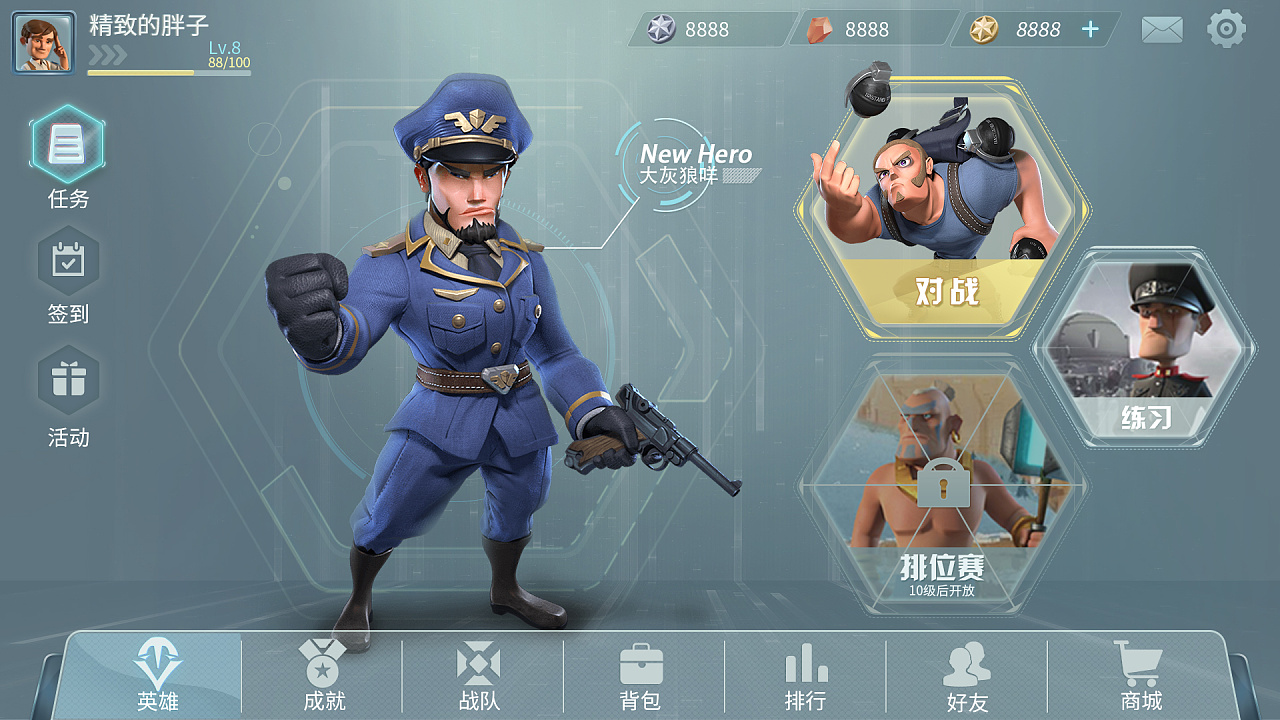Image resolution: width=1280 pixels, height=720 pixels.
Task: Open the 好友 friends tab
Action: tap(967, 675)
